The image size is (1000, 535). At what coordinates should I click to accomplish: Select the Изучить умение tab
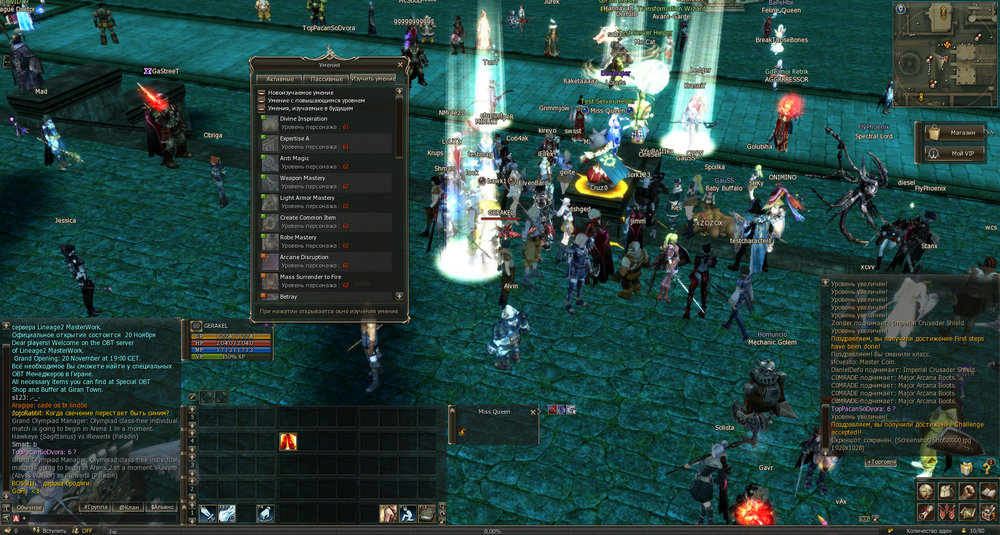pyautogui.click(x=372, y=78)
